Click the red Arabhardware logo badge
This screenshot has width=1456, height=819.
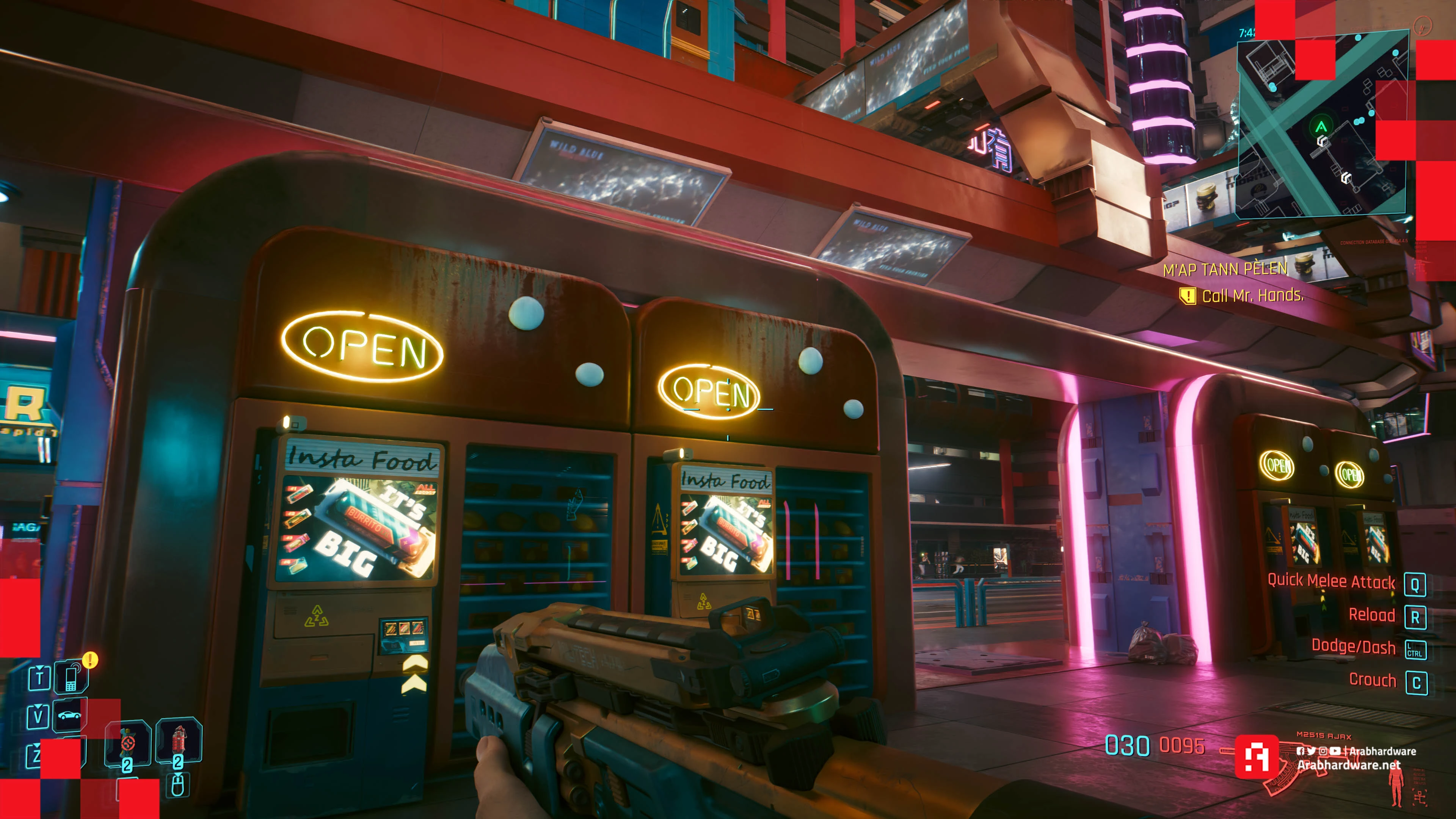click(x=1257, y=756)
